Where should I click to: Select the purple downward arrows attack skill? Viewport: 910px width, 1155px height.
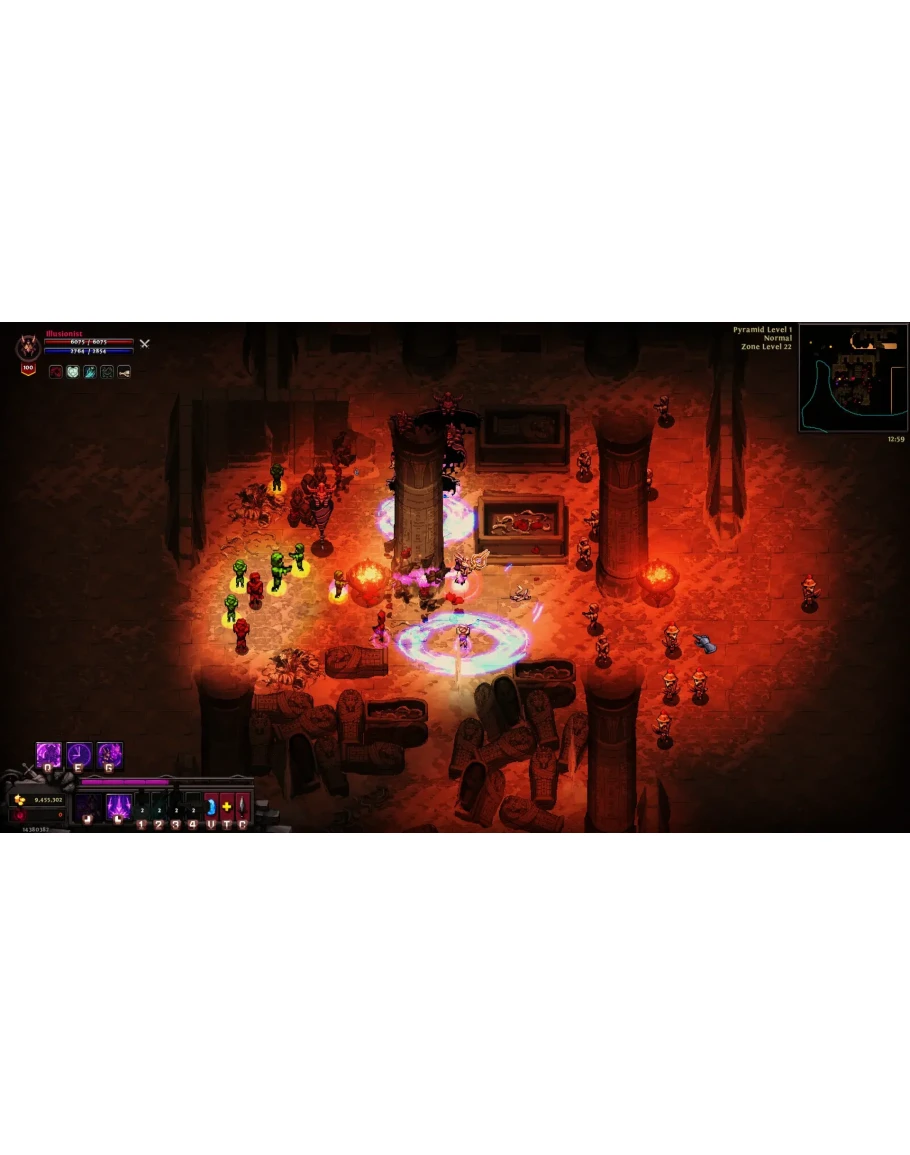coord(119,805)
